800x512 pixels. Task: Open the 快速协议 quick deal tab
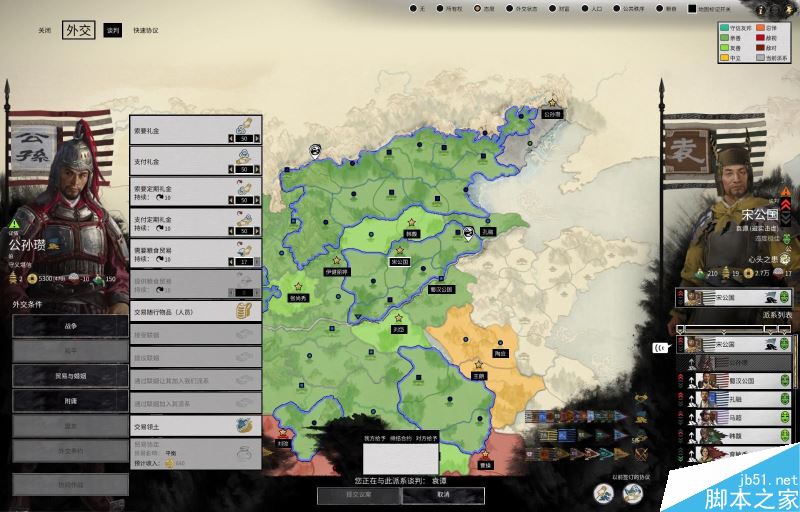[146, 31]
